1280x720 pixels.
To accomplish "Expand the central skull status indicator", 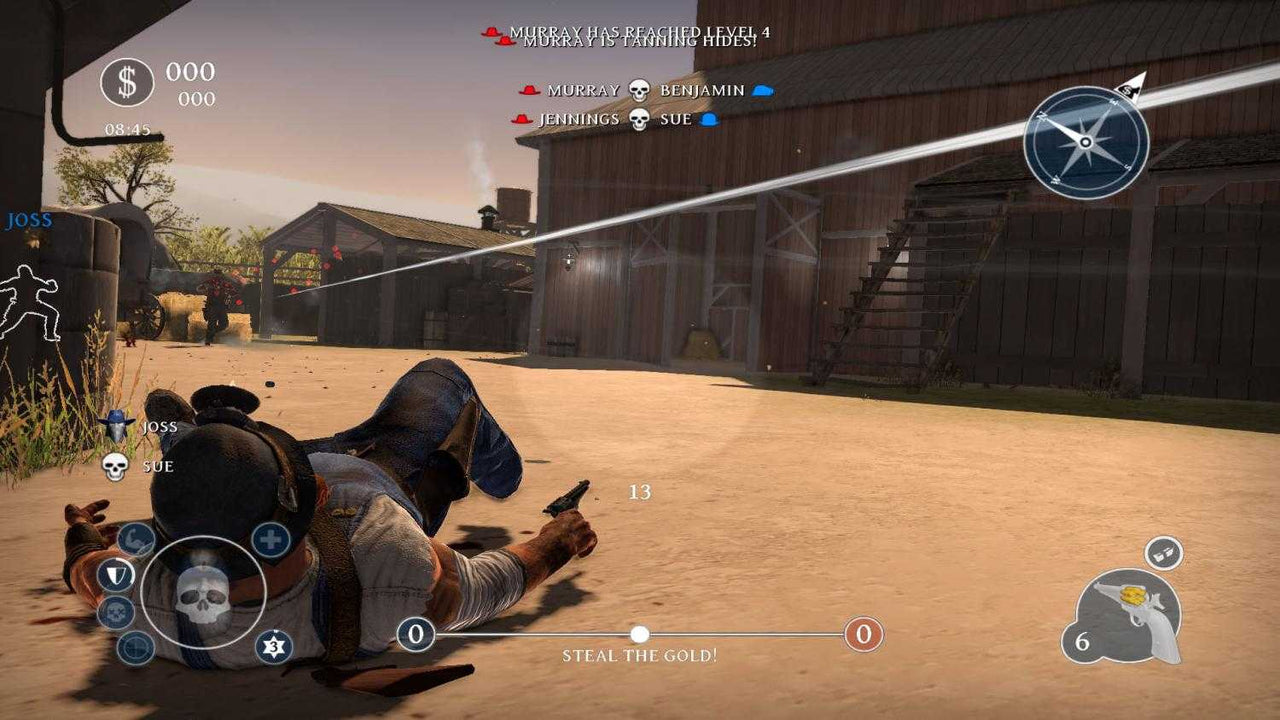I will pos(203,597).
